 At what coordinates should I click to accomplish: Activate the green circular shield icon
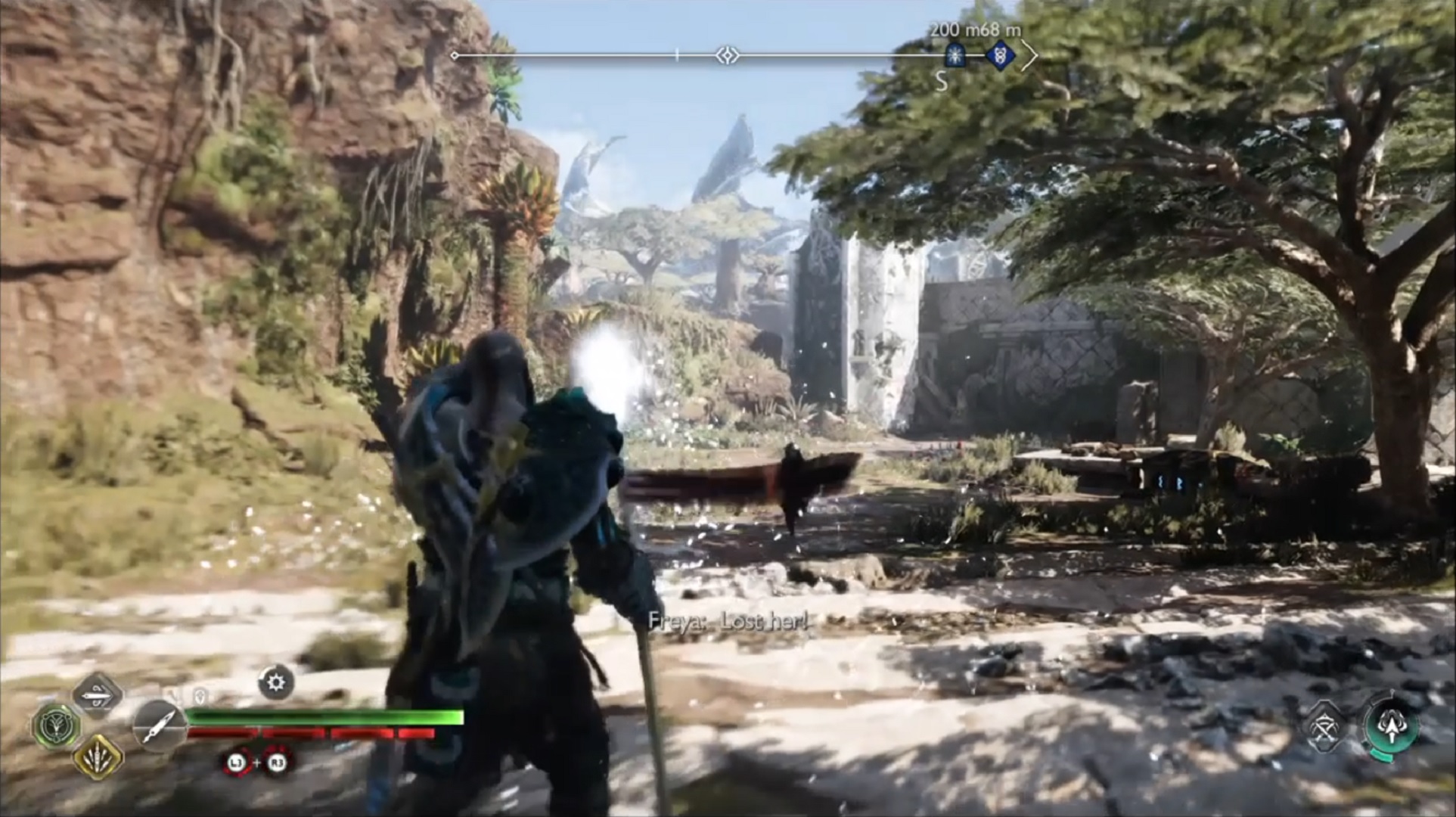56,726
